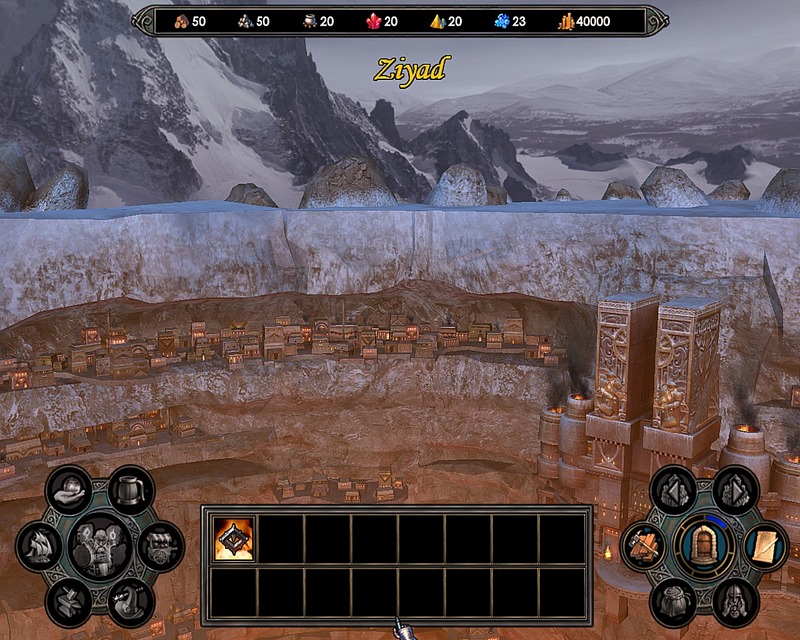Enter the tavern via the beer mug icon
This screenshot has height=640, width=800.
(x=130, y=490)
